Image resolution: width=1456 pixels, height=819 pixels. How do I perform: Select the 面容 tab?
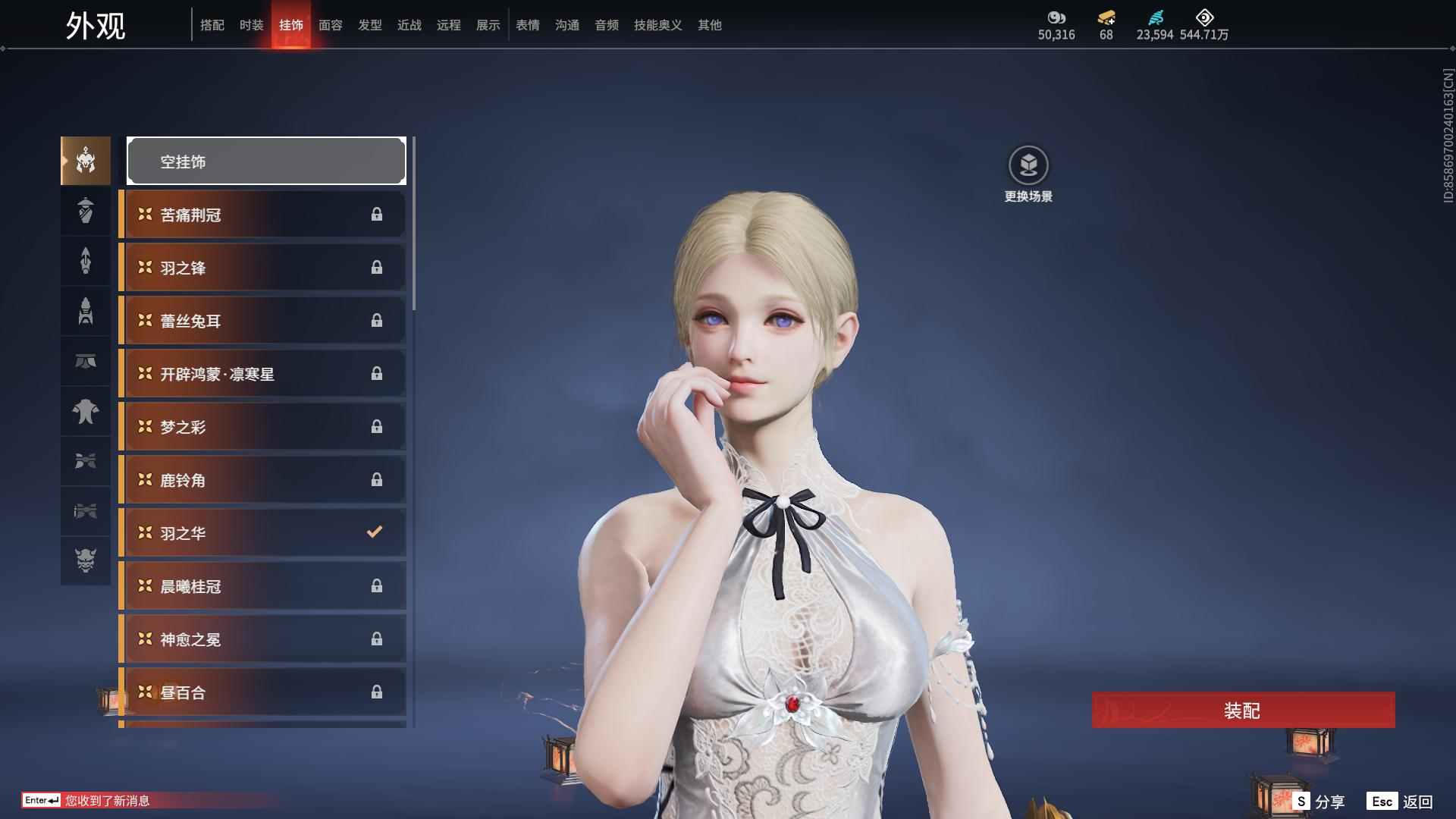pyautogui.click(x=330, y=25)
